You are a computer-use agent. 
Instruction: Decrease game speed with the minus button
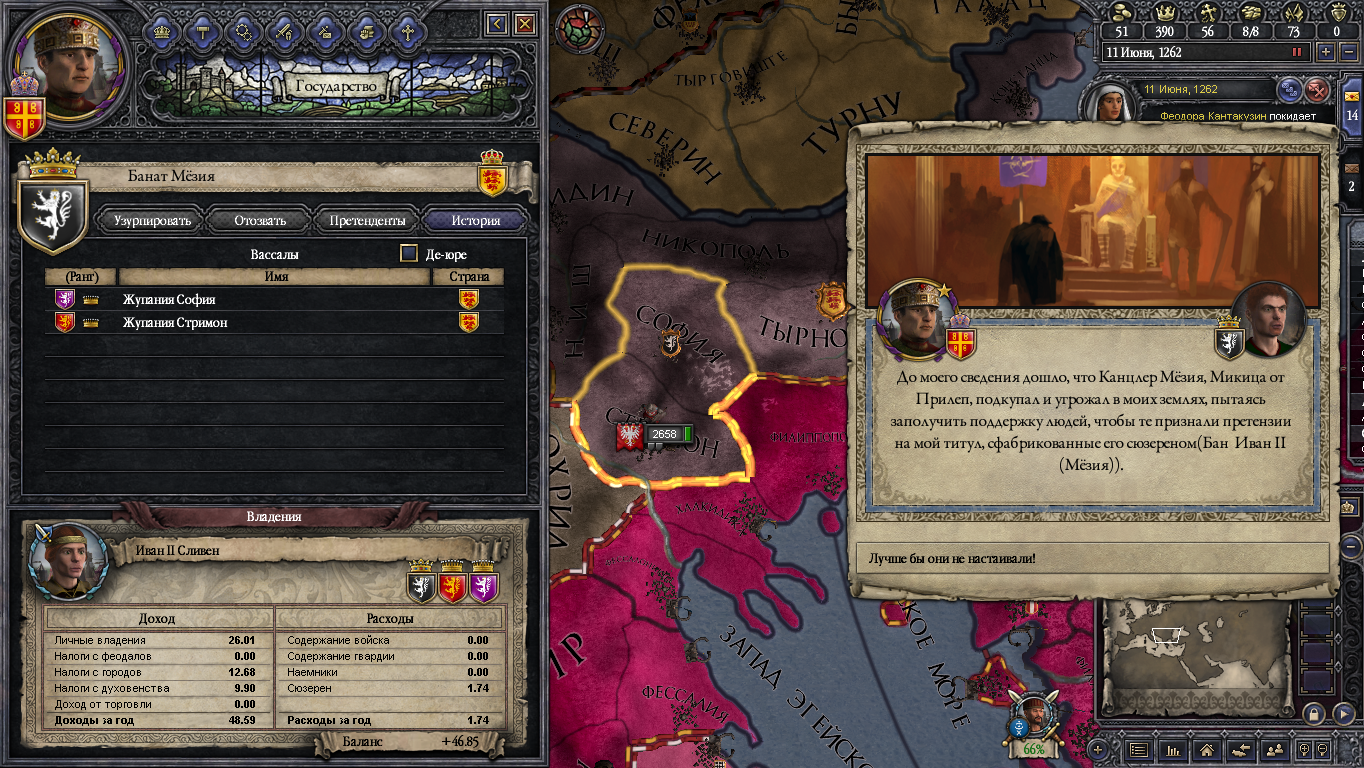pos(1347,52)
